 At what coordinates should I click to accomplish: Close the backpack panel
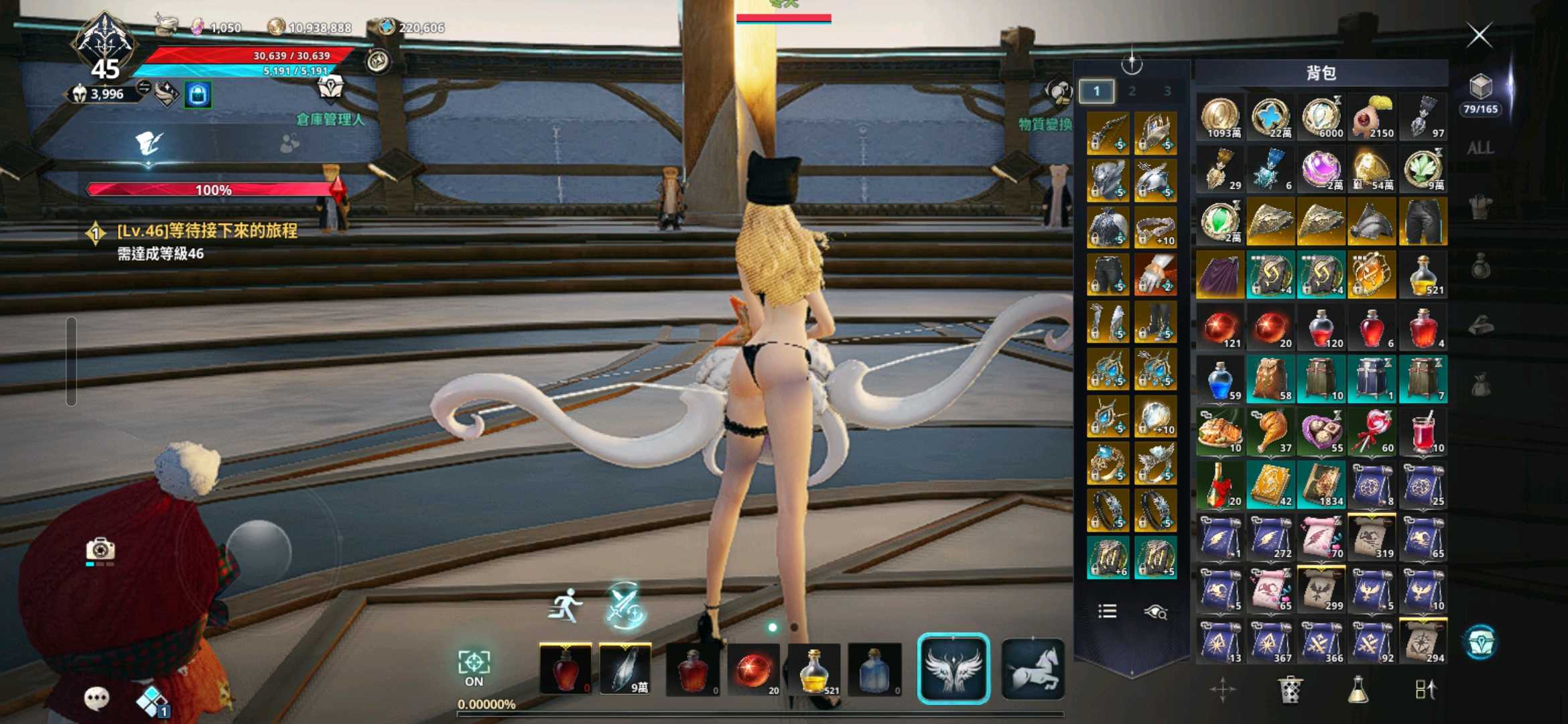(x=1479, y=35)
